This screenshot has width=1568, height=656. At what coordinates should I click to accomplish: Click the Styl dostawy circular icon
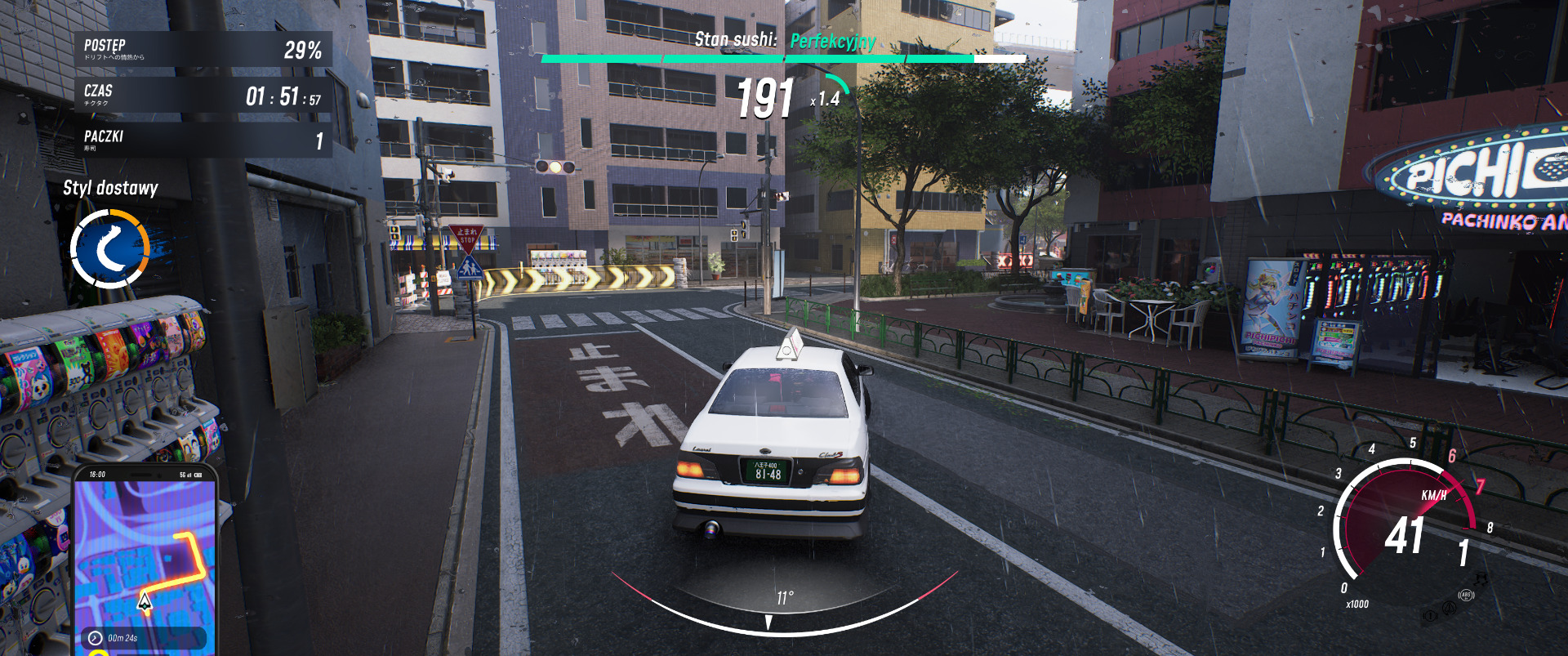[x=110, y=249]
